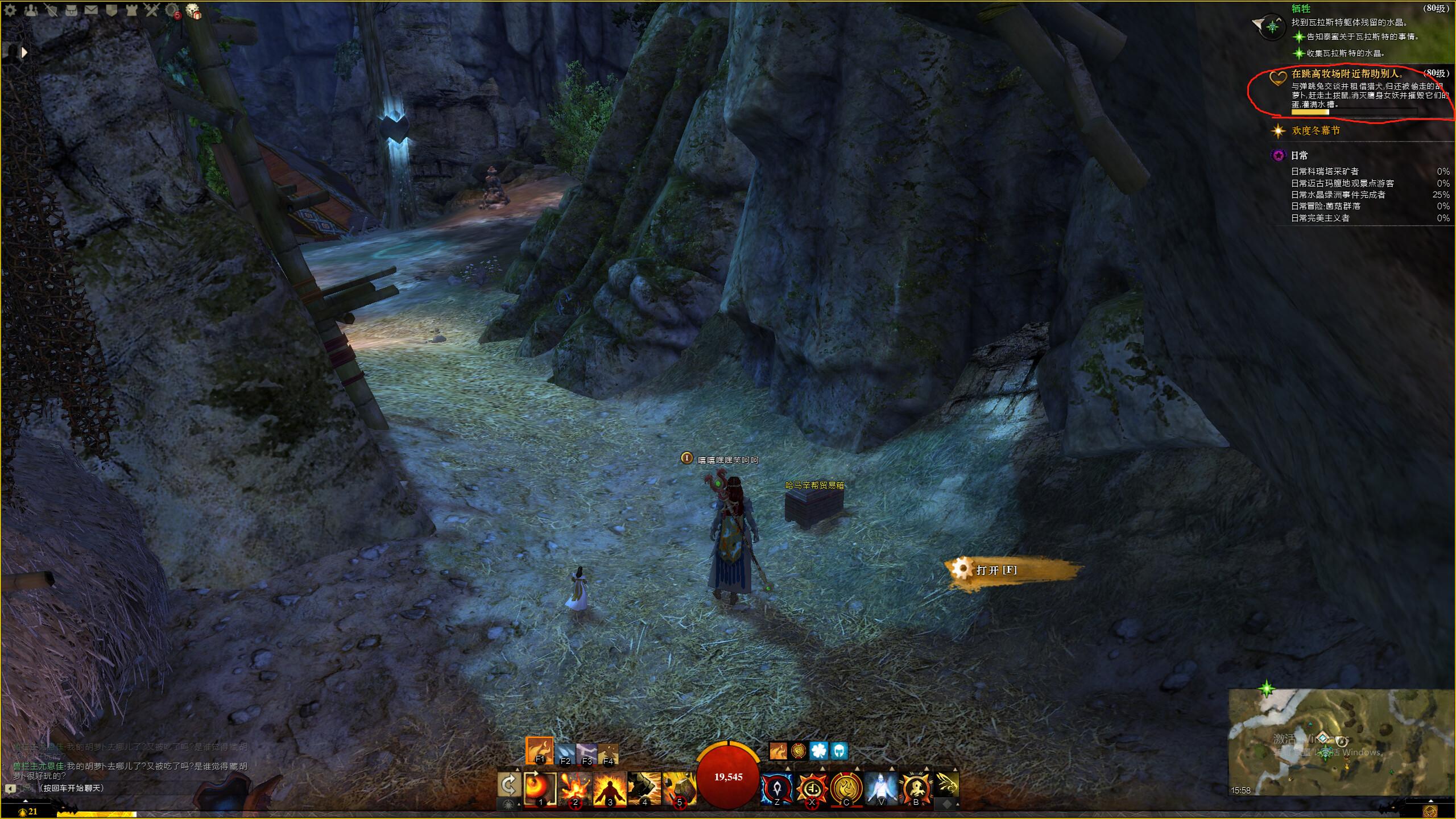Click the weapon swap arrows button

tap(509, 787)
